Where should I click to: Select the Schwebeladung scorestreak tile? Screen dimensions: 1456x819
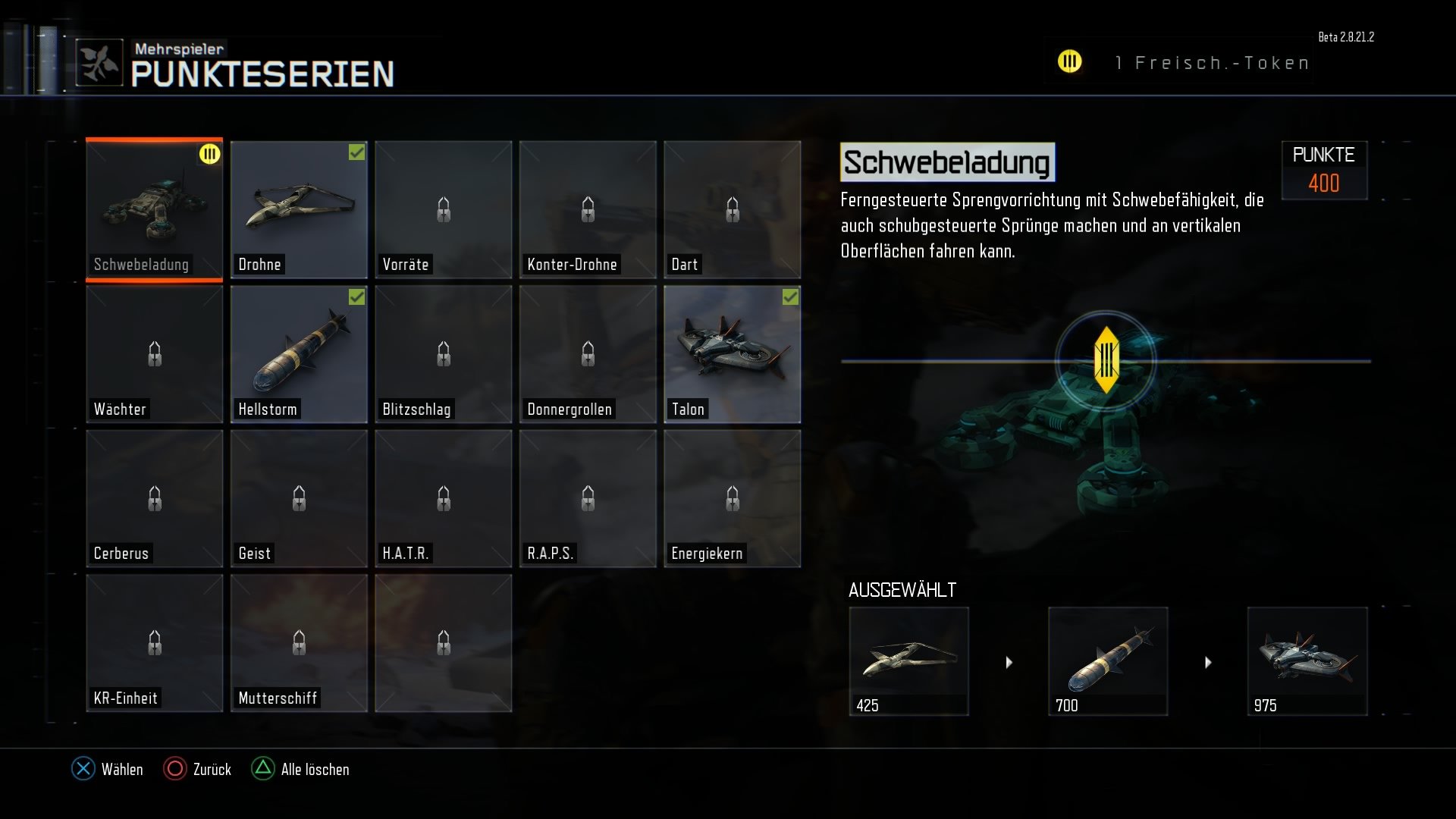pos(154,209)
